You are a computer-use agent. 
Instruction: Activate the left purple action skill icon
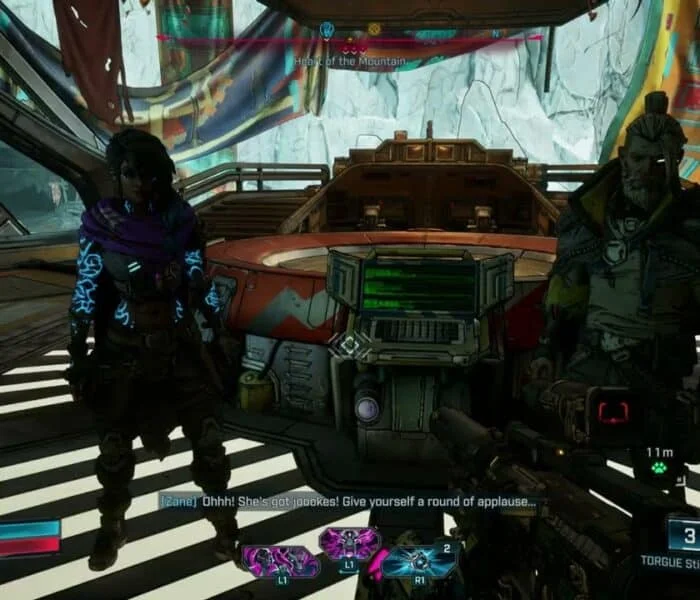pos(278,561)
